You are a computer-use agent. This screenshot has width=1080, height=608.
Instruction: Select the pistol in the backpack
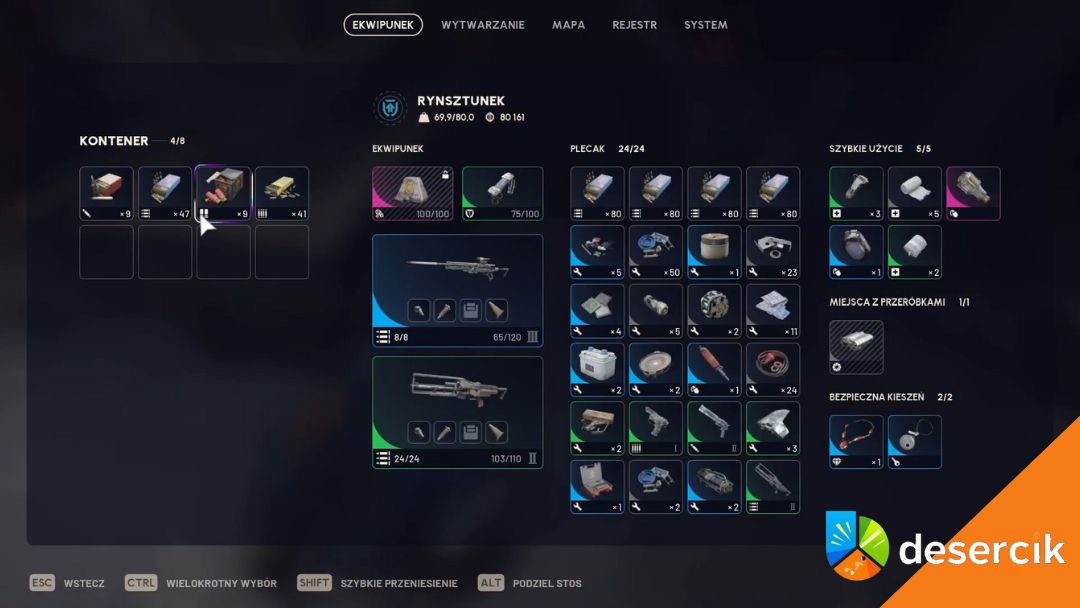click(x=656, y=428)
